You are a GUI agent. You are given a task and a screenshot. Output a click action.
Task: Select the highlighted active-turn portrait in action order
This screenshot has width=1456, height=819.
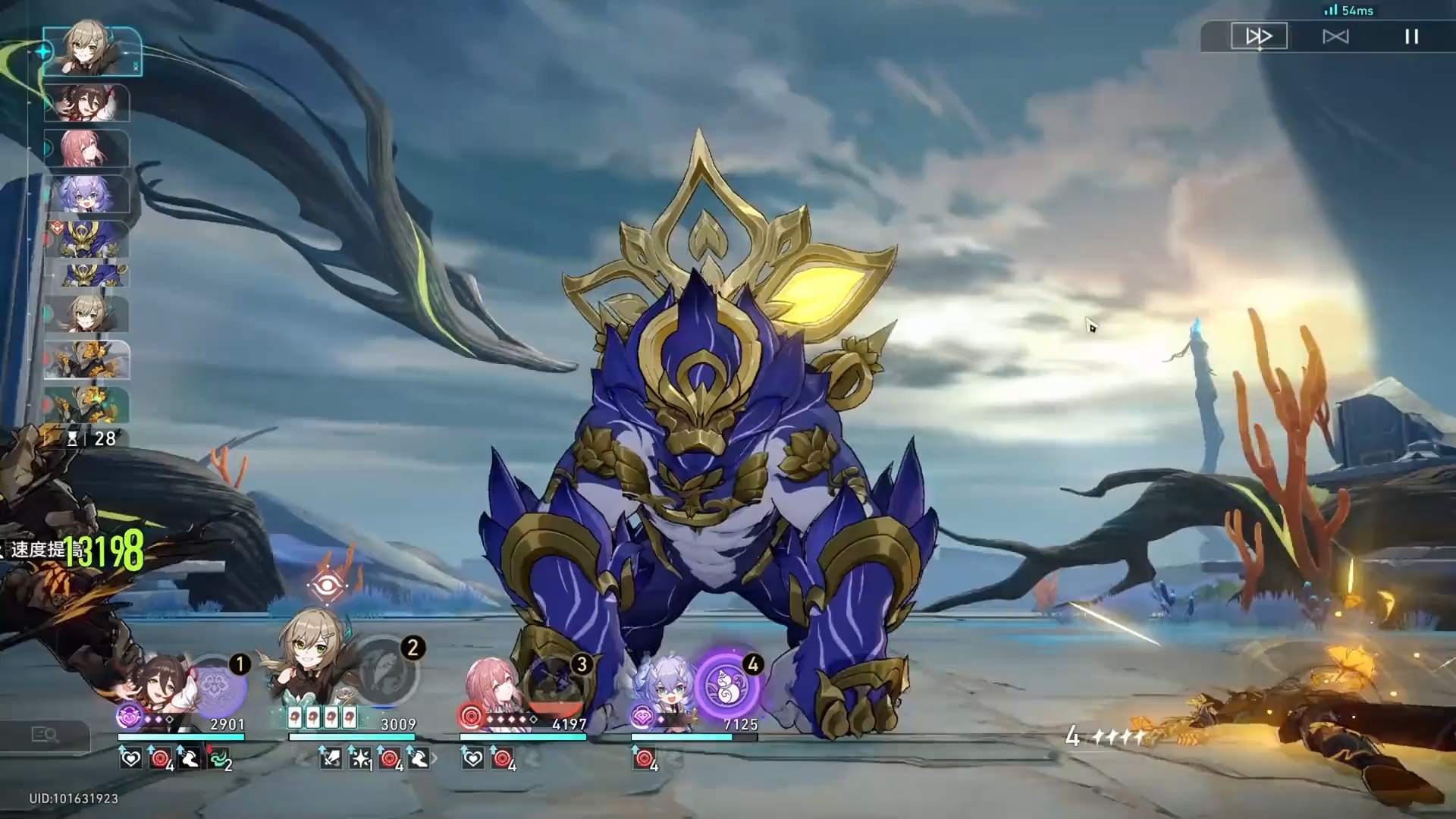coord(92,51)
